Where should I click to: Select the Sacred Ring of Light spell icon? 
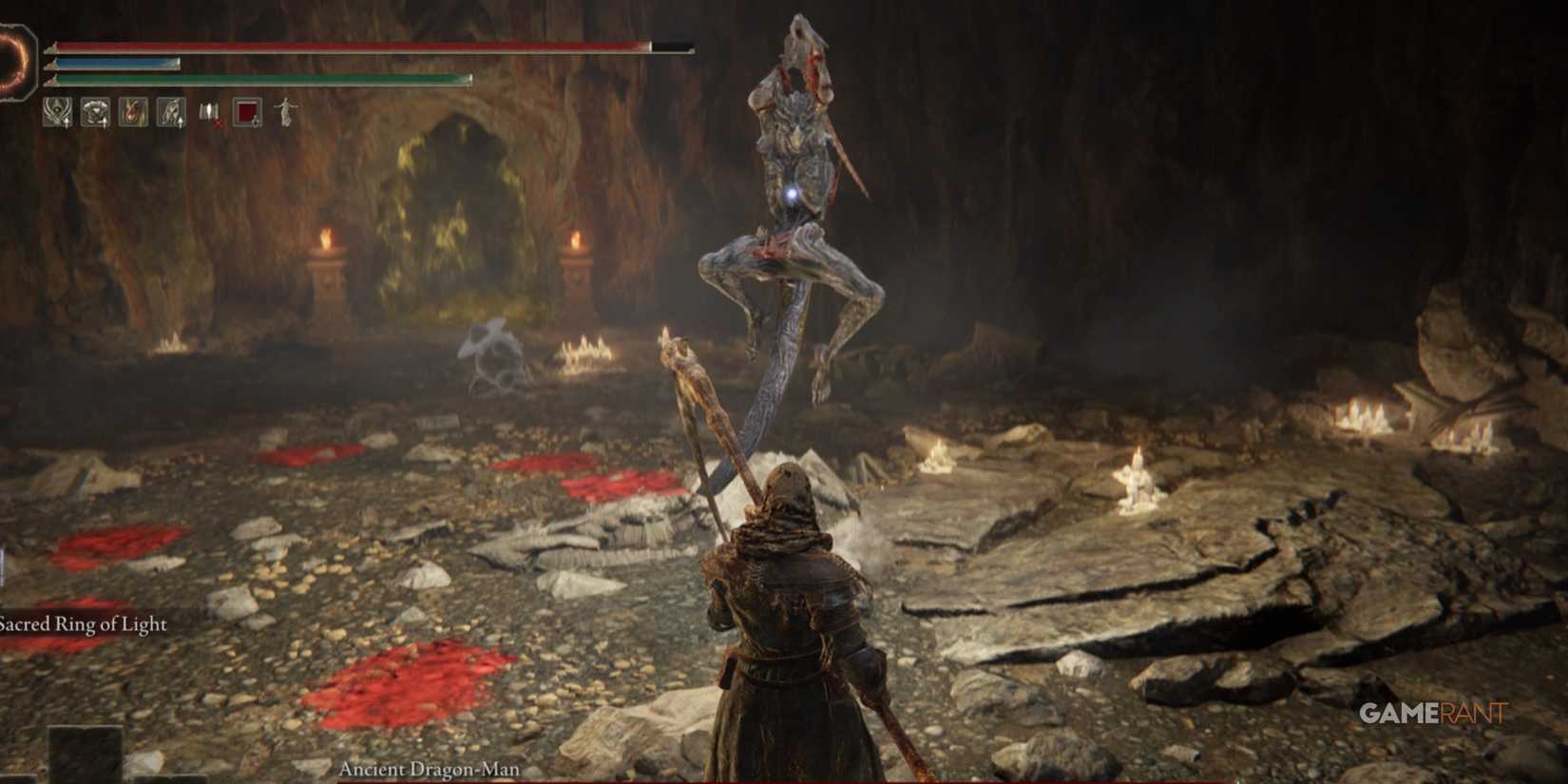56,111
